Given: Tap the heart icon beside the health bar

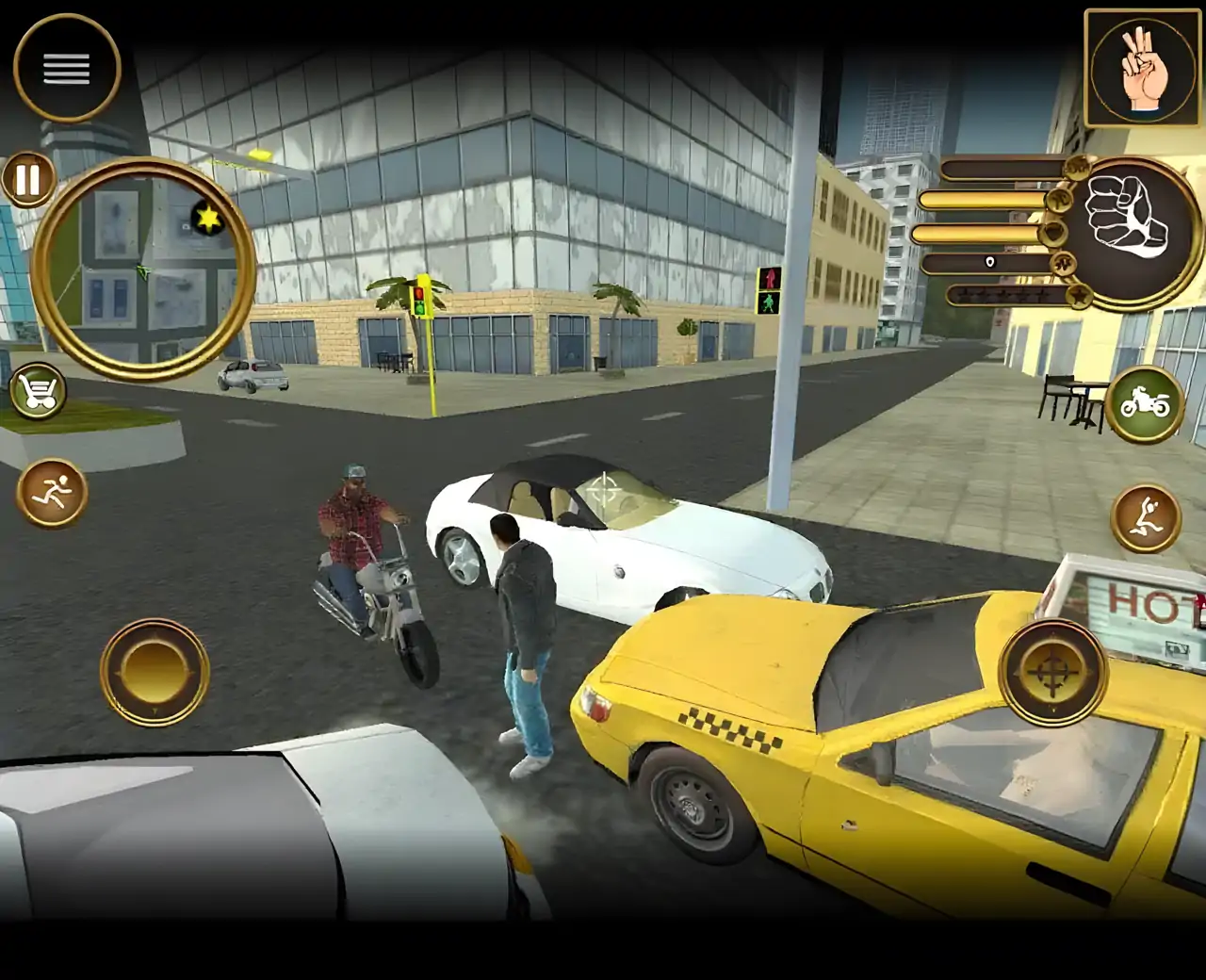Looking at the screenshot, I should coord(1052,233).
